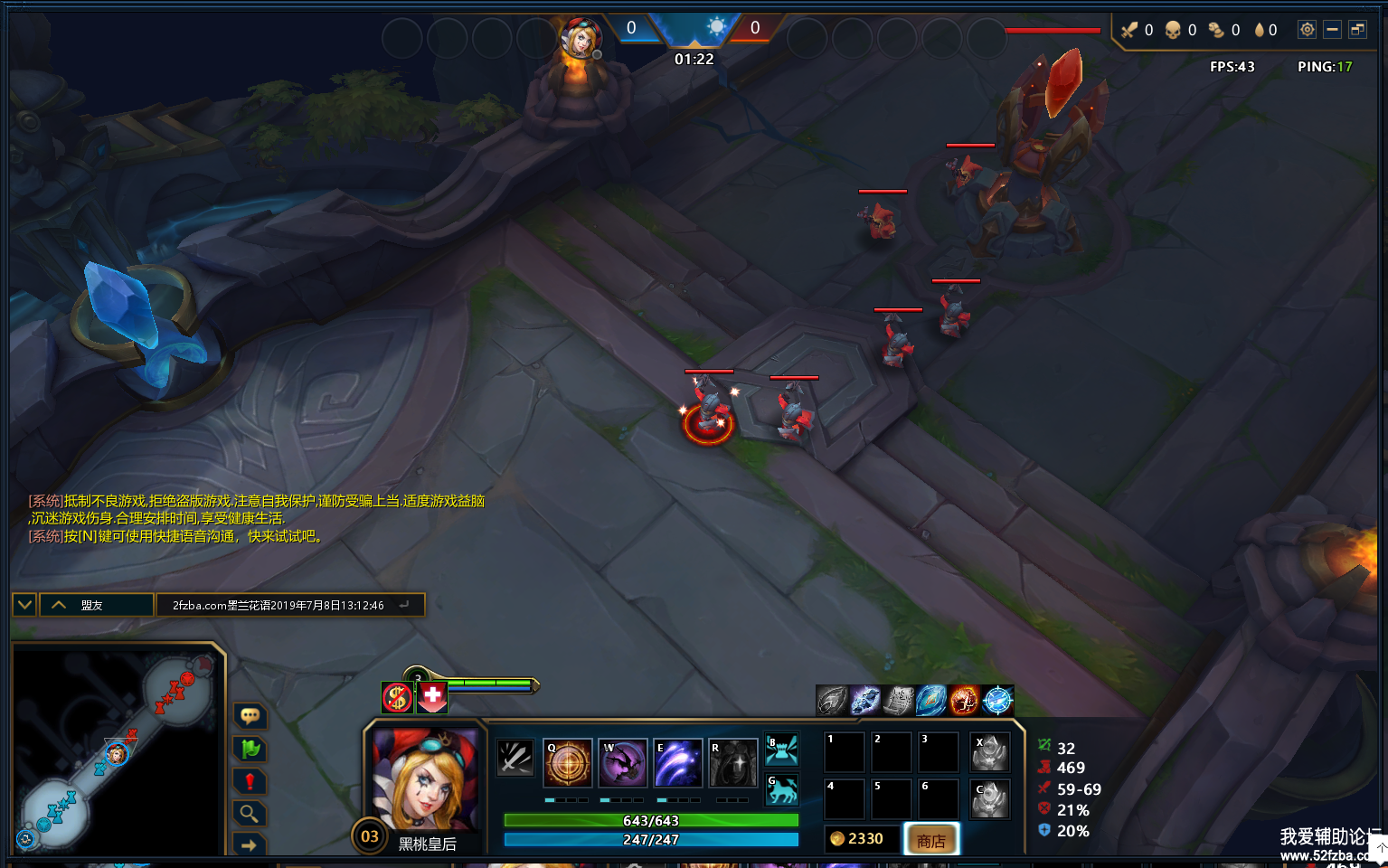Image resolution: width=1388 pixels, height=868 pixels.
Task: Click the X ward trinket slot
Action: point(989,752)
